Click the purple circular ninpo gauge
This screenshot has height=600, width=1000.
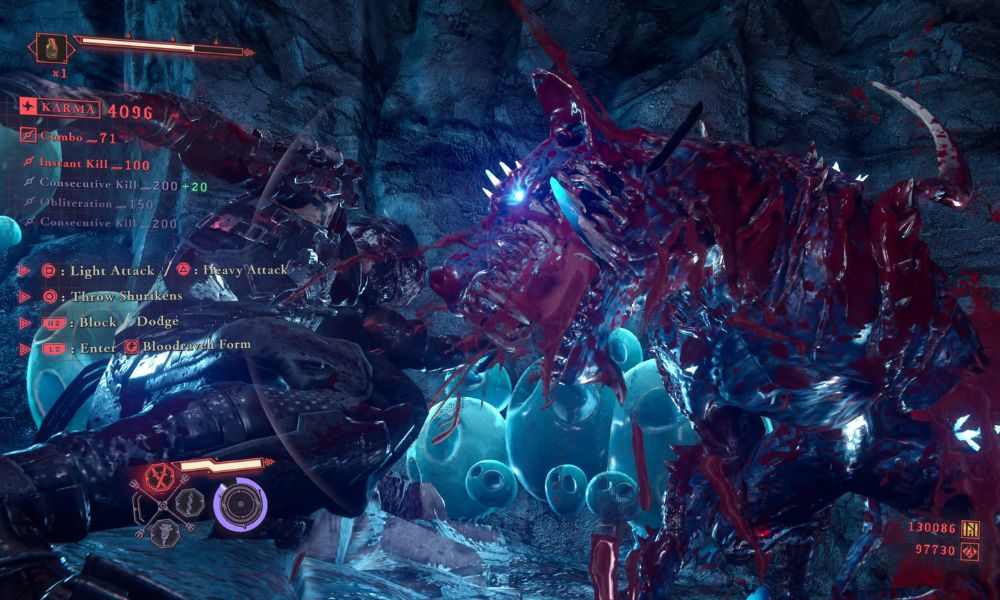point(240,504)
